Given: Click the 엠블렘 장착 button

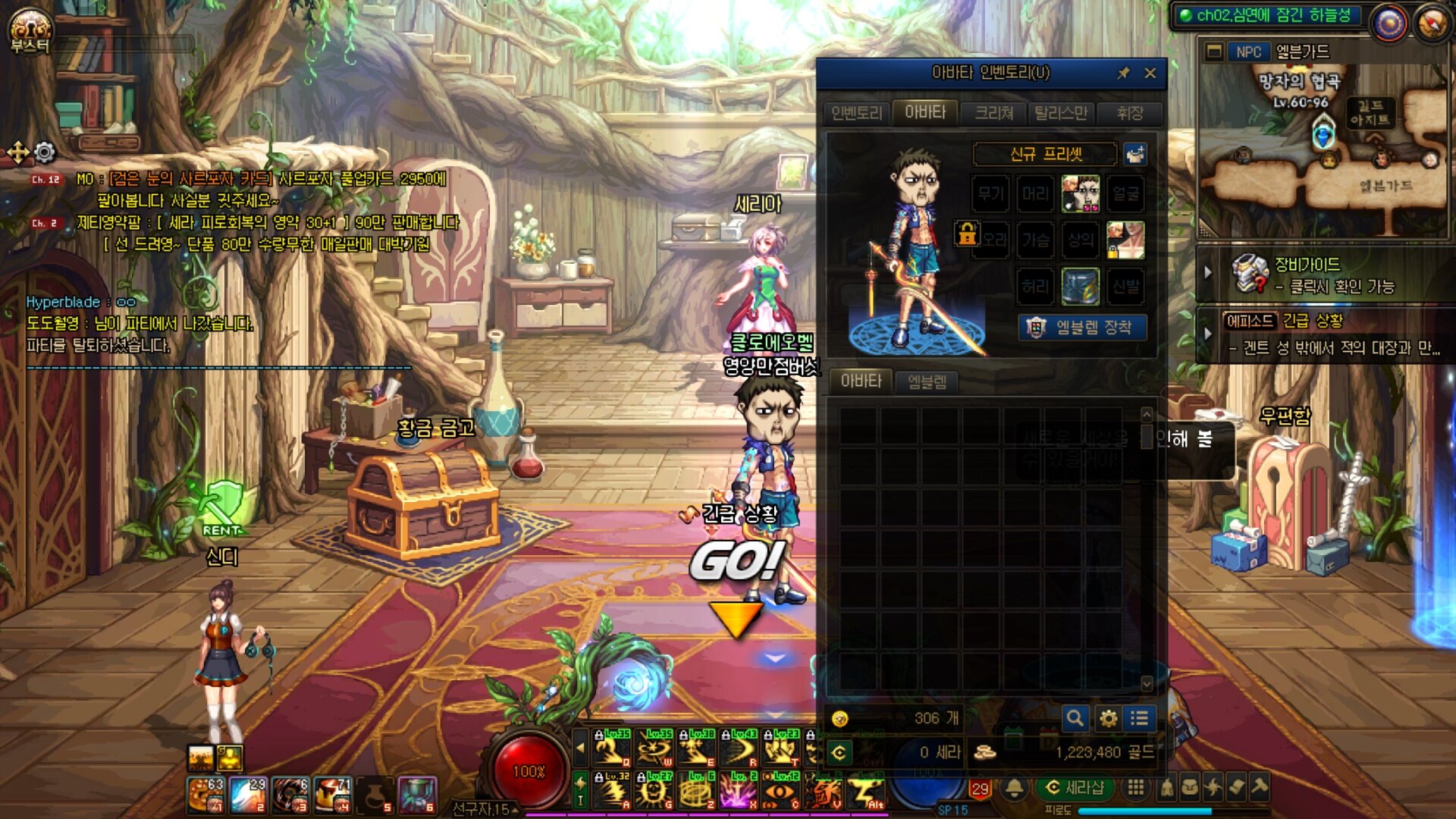Looking at the screenshot, I should click(1082, 328).
